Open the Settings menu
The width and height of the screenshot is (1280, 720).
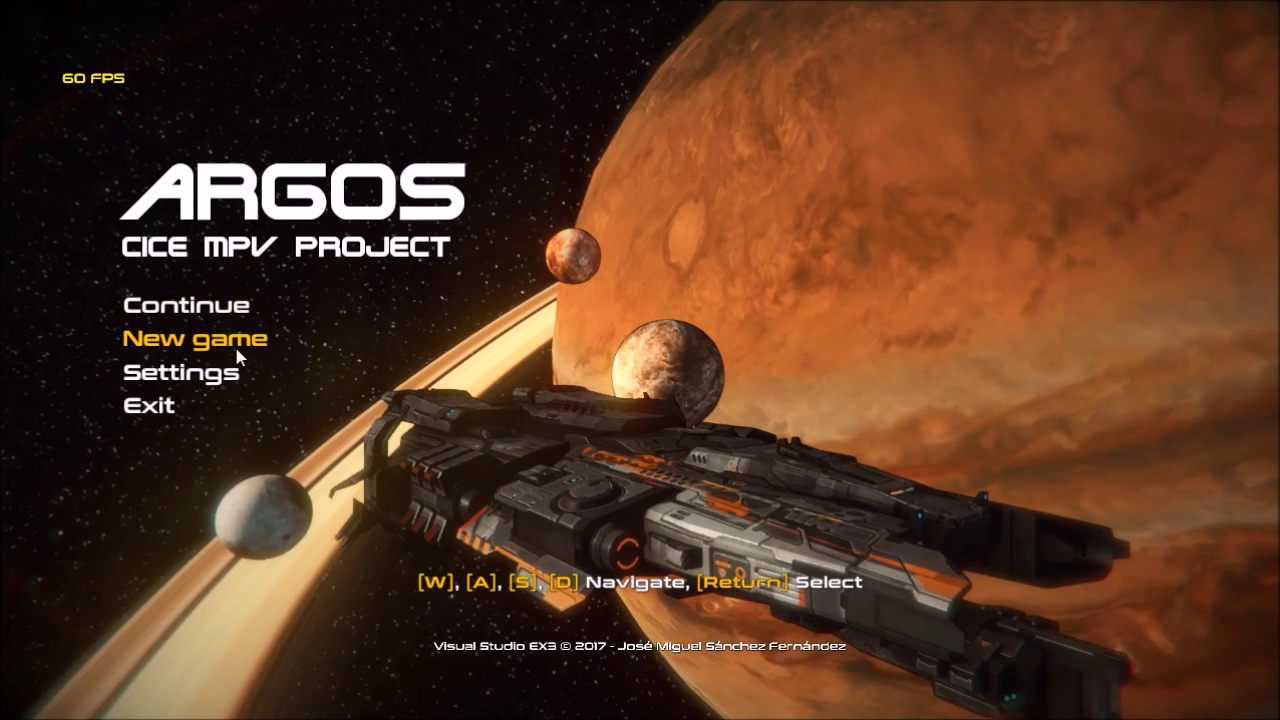click(x=180, y=373)
